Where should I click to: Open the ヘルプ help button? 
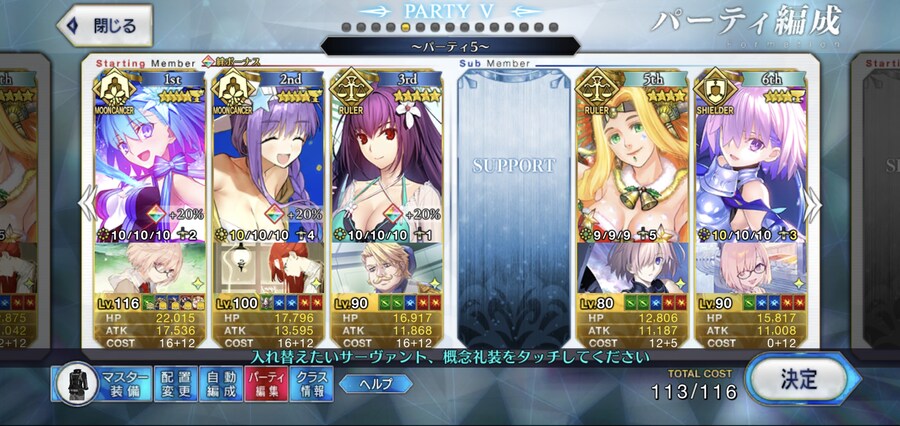tap(375, 384)
